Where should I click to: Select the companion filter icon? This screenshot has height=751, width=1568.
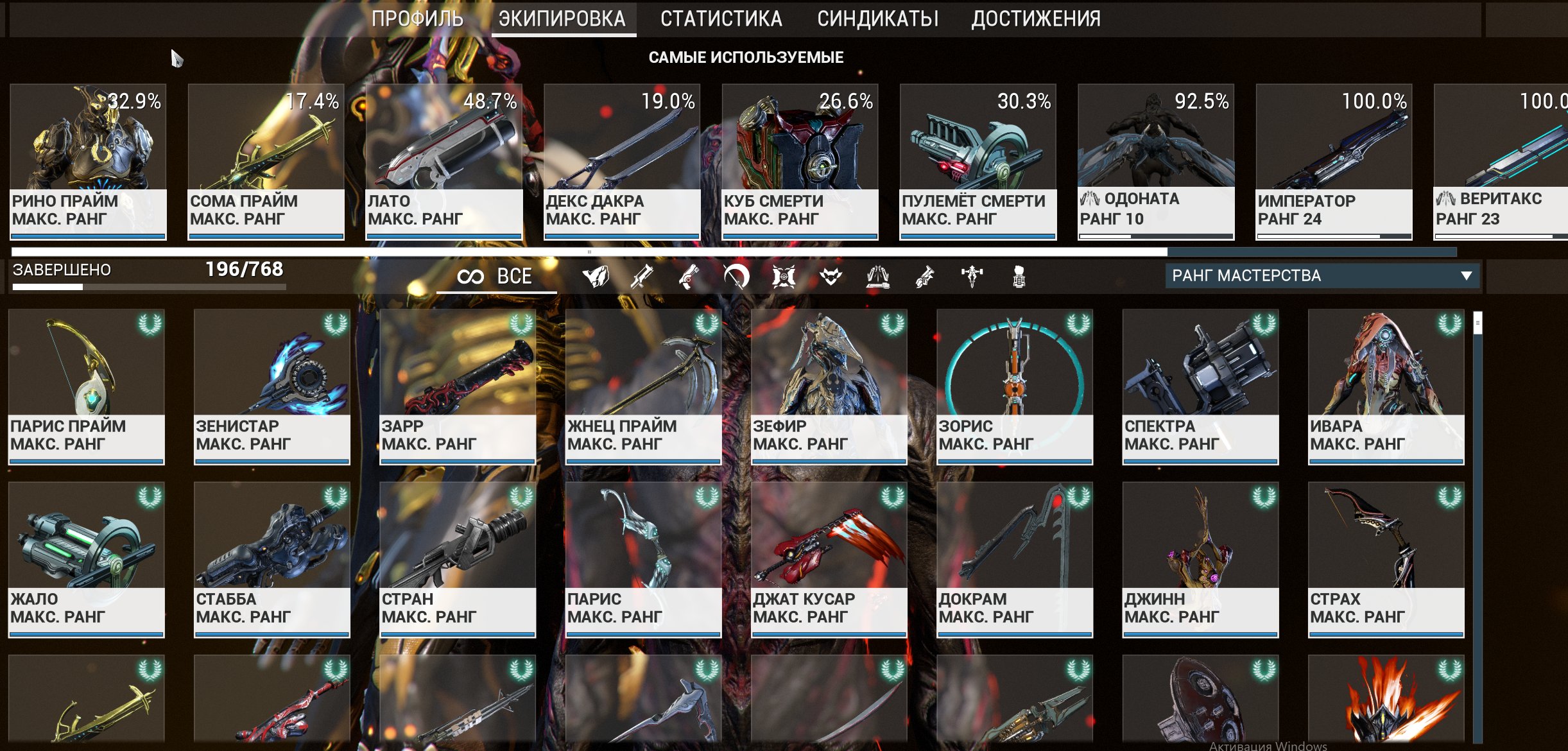click(831, 277)
